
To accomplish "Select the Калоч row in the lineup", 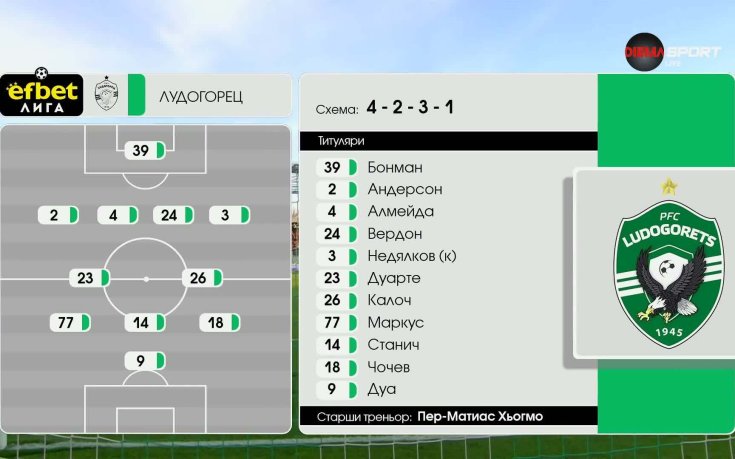I will click(388, 300).
